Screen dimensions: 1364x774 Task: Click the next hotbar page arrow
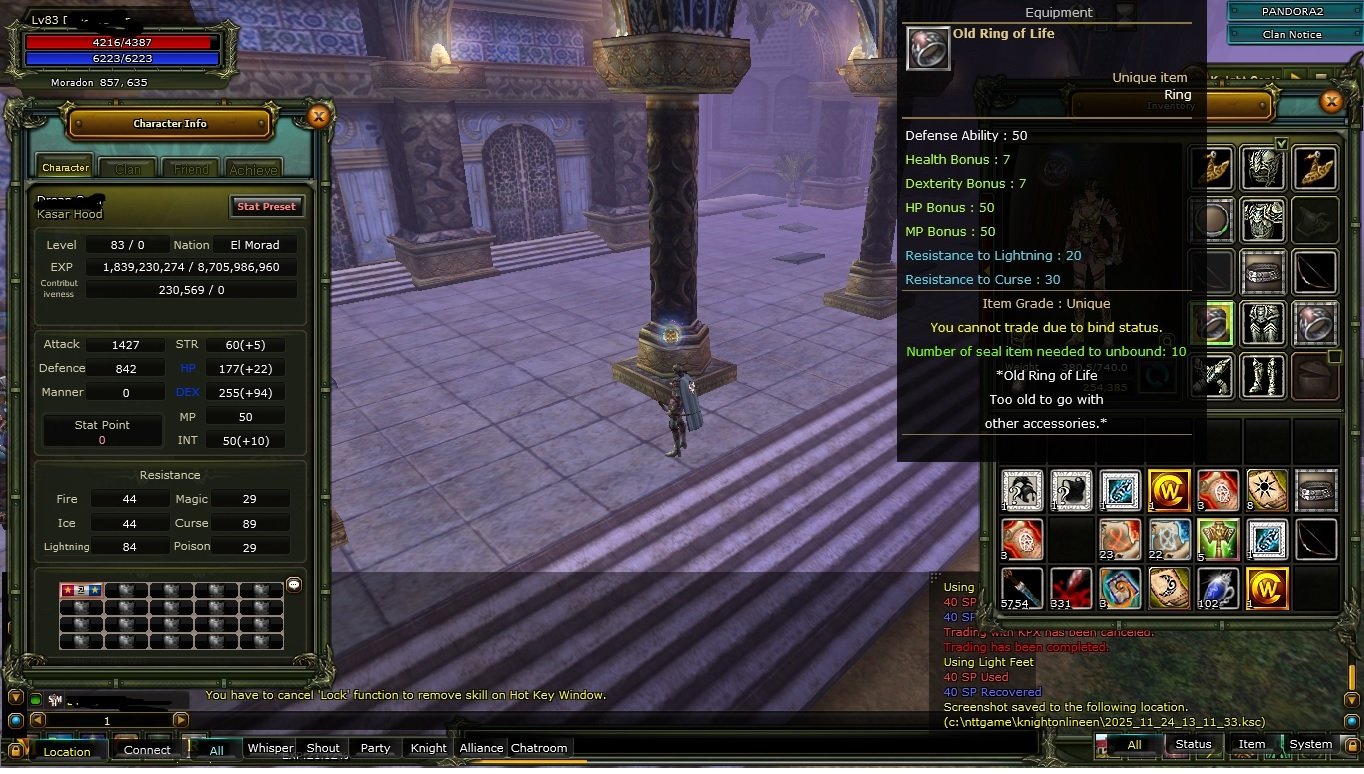coord(181,720)
